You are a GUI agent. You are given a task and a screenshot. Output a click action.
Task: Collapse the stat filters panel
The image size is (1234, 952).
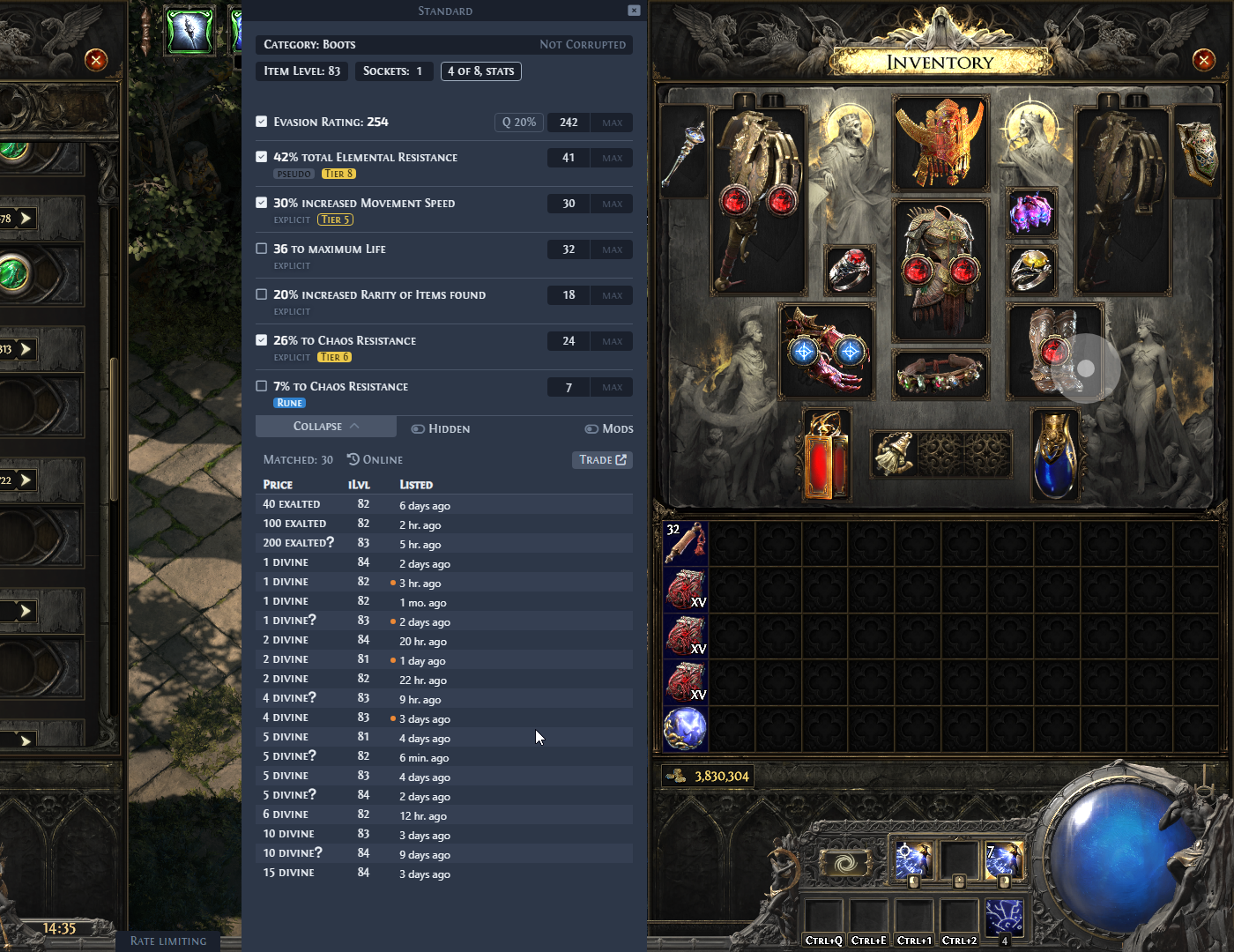pyautogui.click(x=325, y=426)
